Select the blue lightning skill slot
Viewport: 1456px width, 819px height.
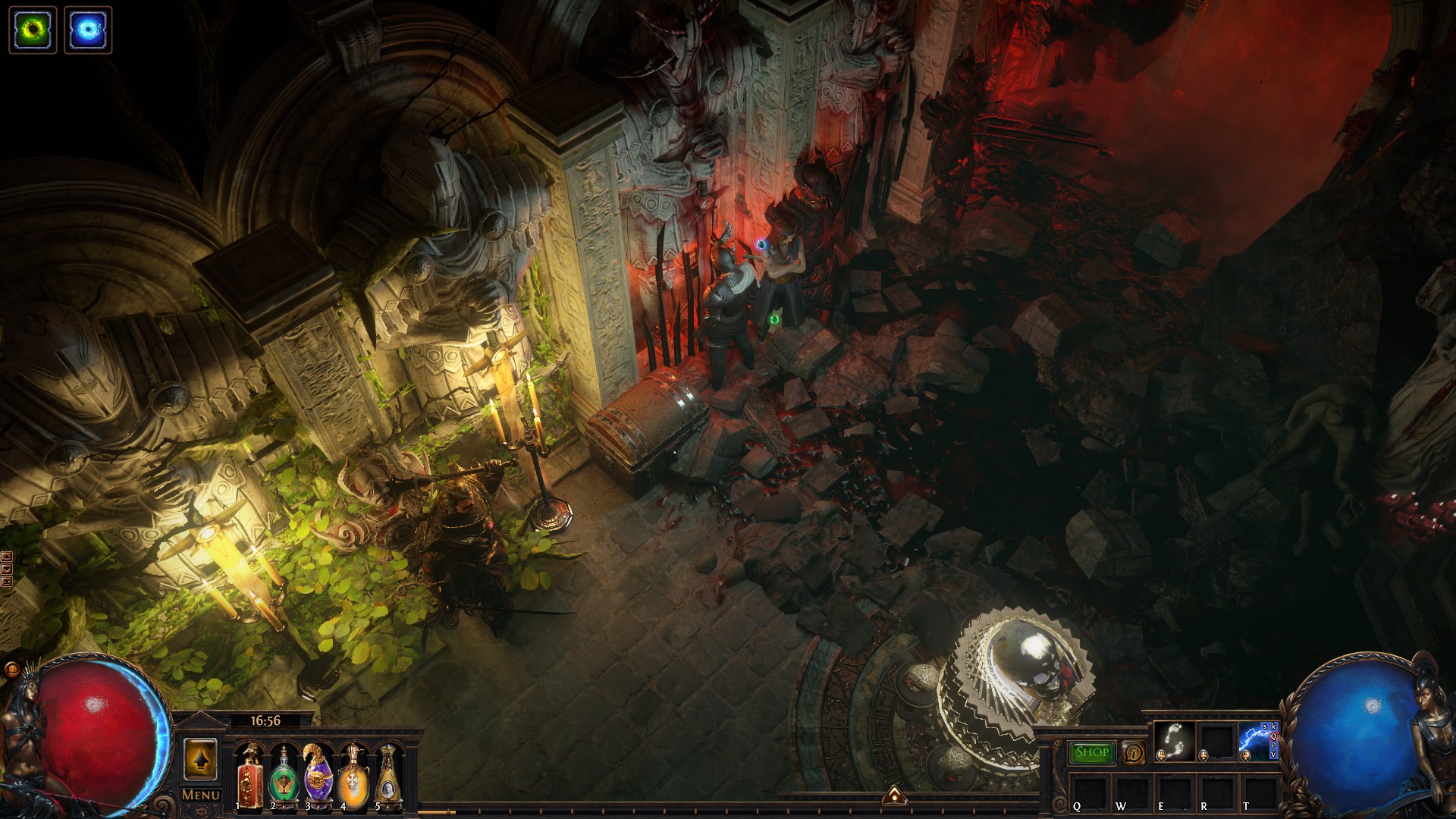[x=1257, y=741]
